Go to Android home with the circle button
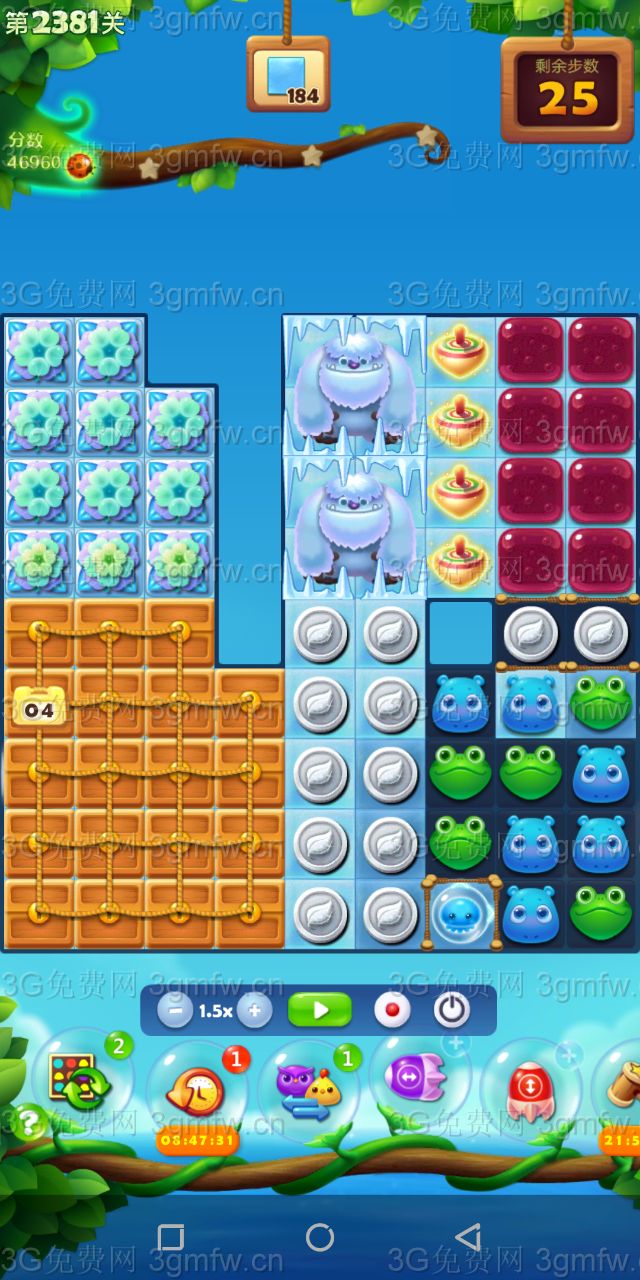Image resolution: width=640 pixels, height=1280 pixels. click(320, 1237)
